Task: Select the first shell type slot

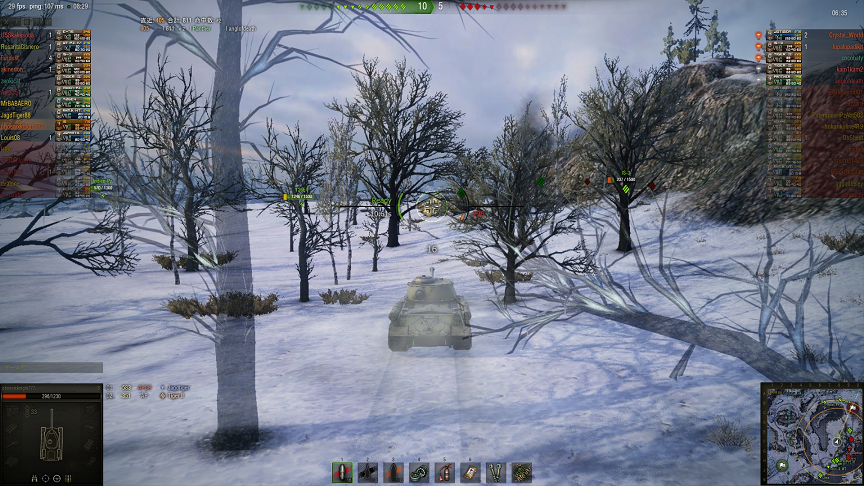Action: click(342, 472)
